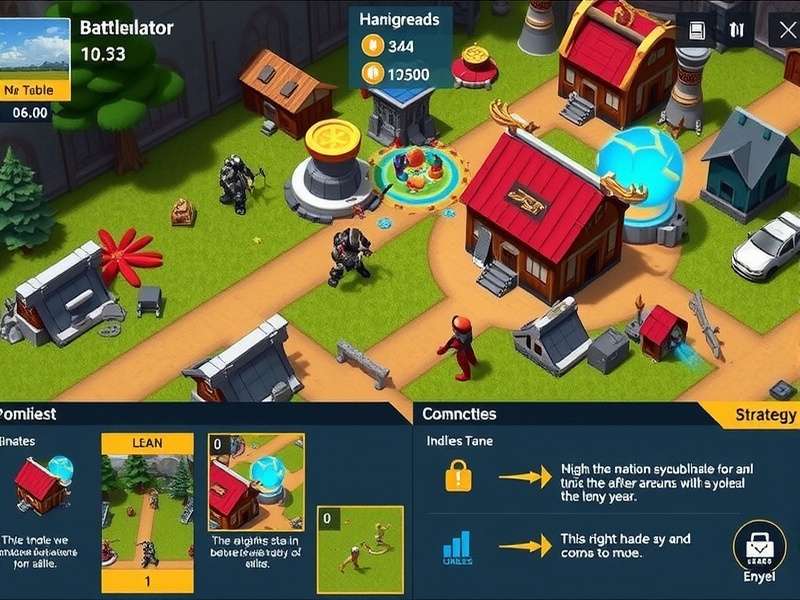Close the game window with the X
The width and height of the screenshot is (800, 600).
point(785,30)
